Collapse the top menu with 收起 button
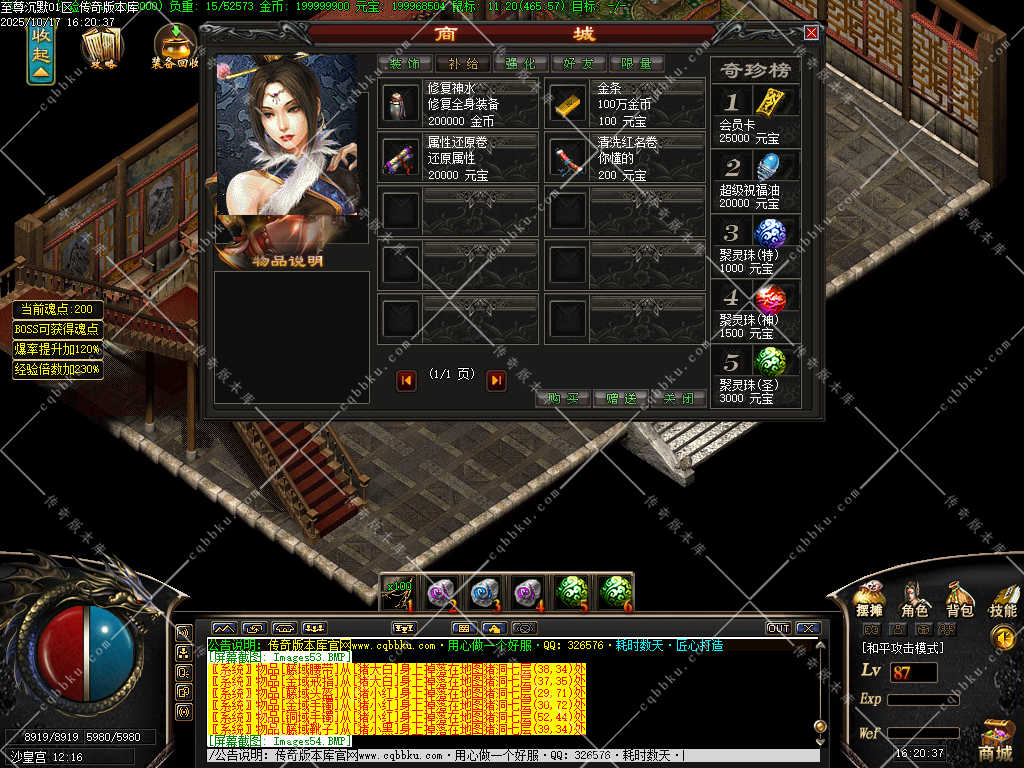The width and height of the screenshot is (1024, 768). point(40,52)
